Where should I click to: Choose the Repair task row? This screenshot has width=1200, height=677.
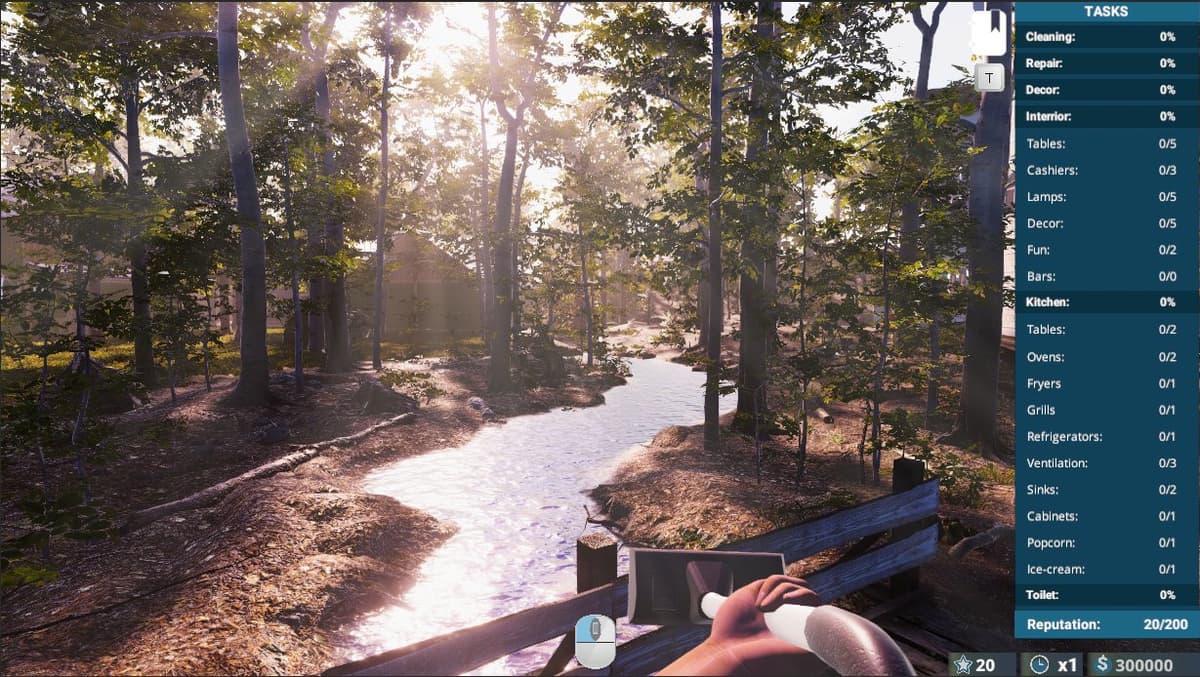(x=1106, y=63)
